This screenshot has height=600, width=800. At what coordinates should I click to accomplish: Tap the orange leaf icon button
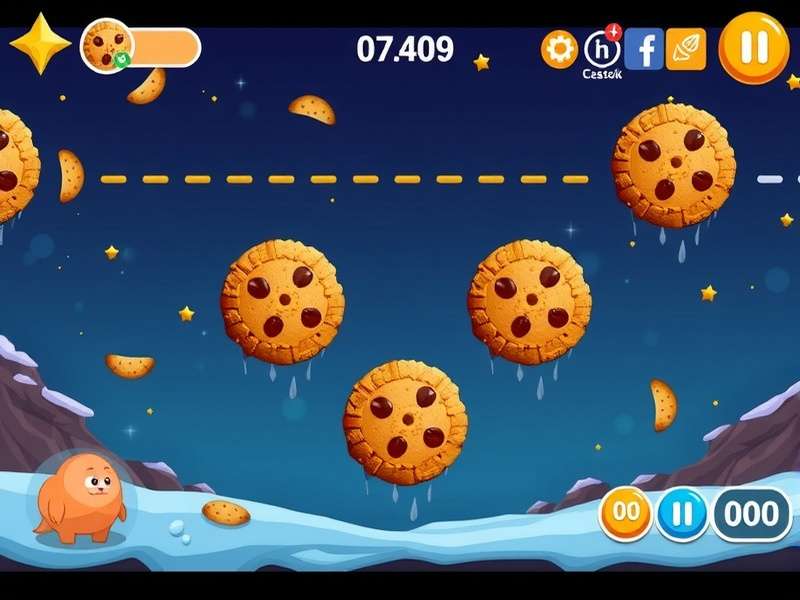click(x=686, y=48)
